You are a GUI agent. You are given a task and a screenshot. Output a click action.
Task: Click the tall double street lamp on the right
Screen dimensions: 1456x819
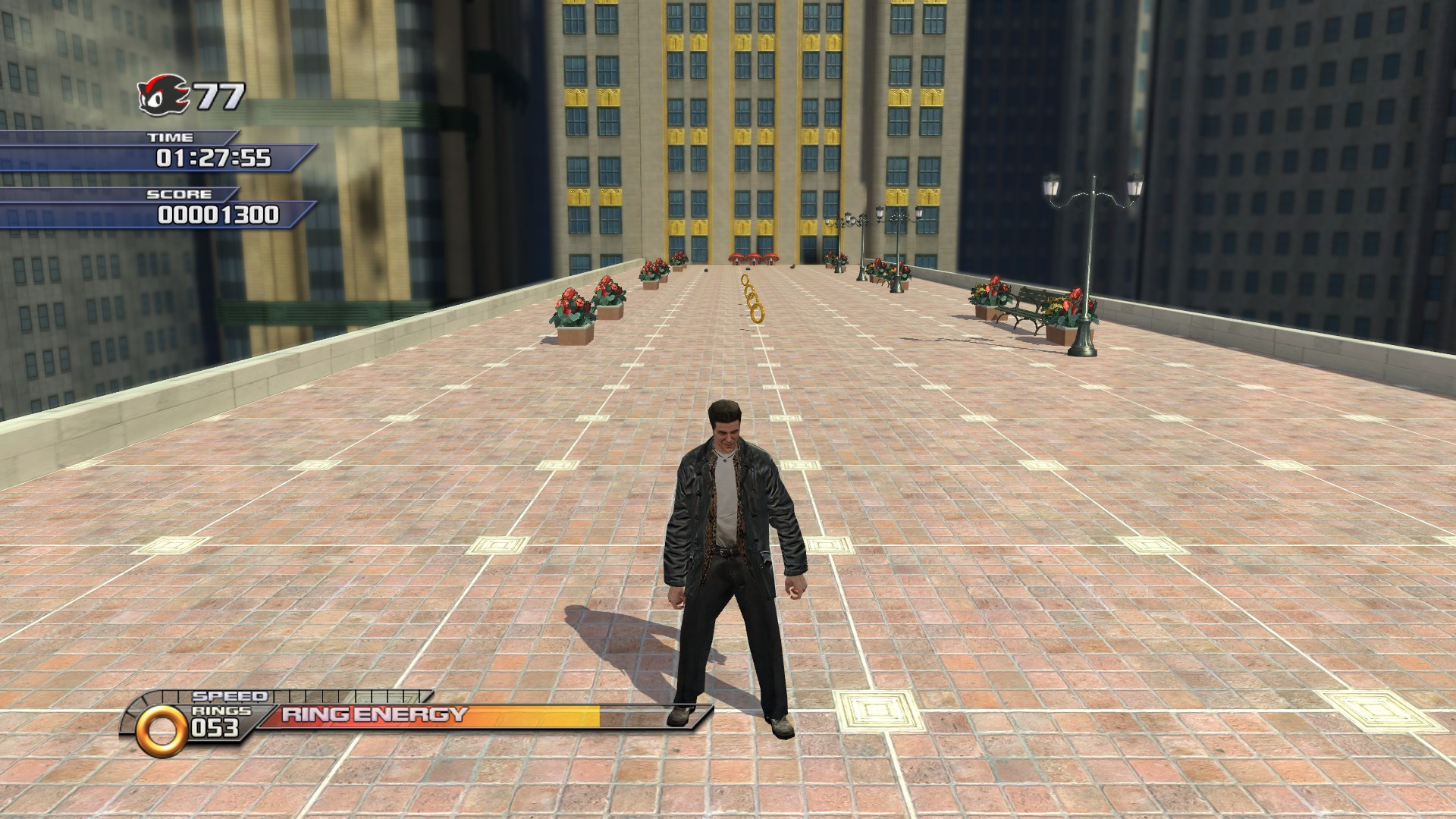point(1086,258)
